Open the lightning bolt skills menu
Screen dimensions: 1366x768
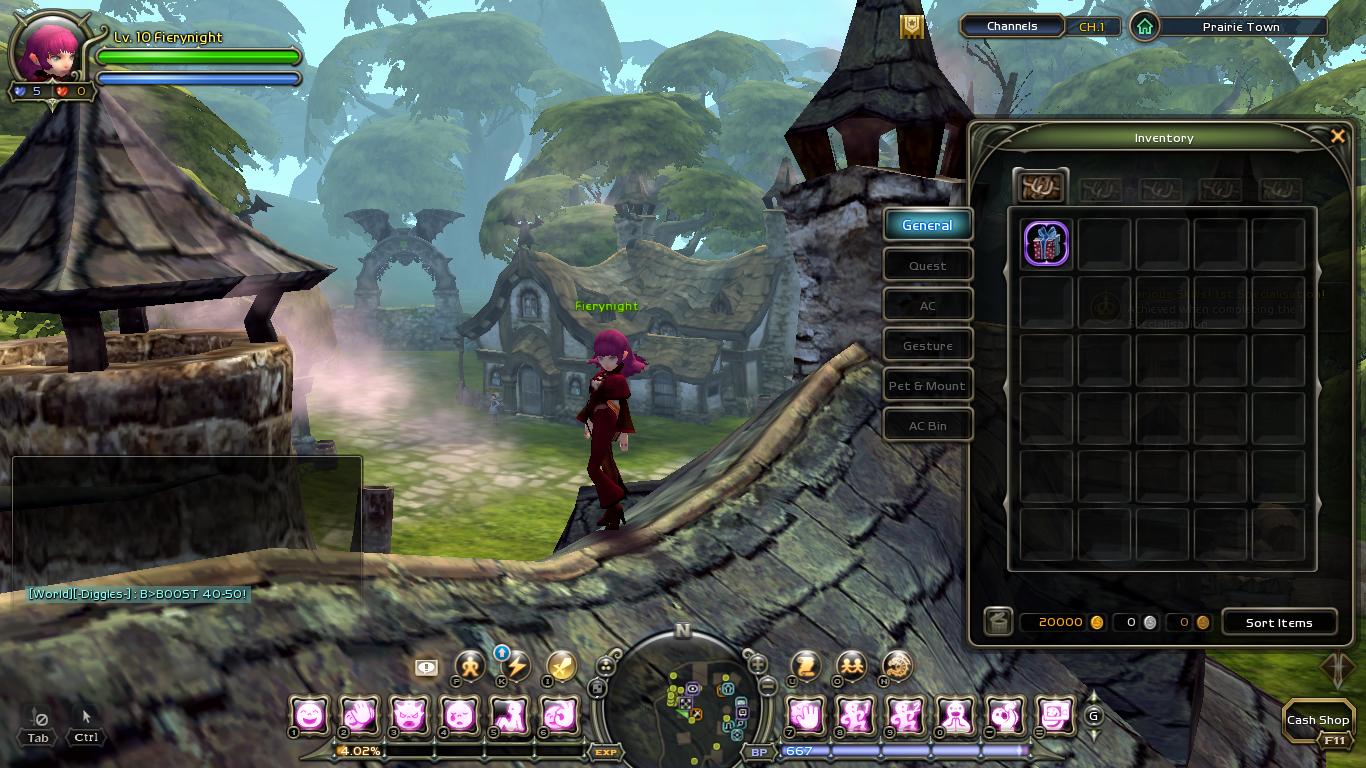[515, 666]
